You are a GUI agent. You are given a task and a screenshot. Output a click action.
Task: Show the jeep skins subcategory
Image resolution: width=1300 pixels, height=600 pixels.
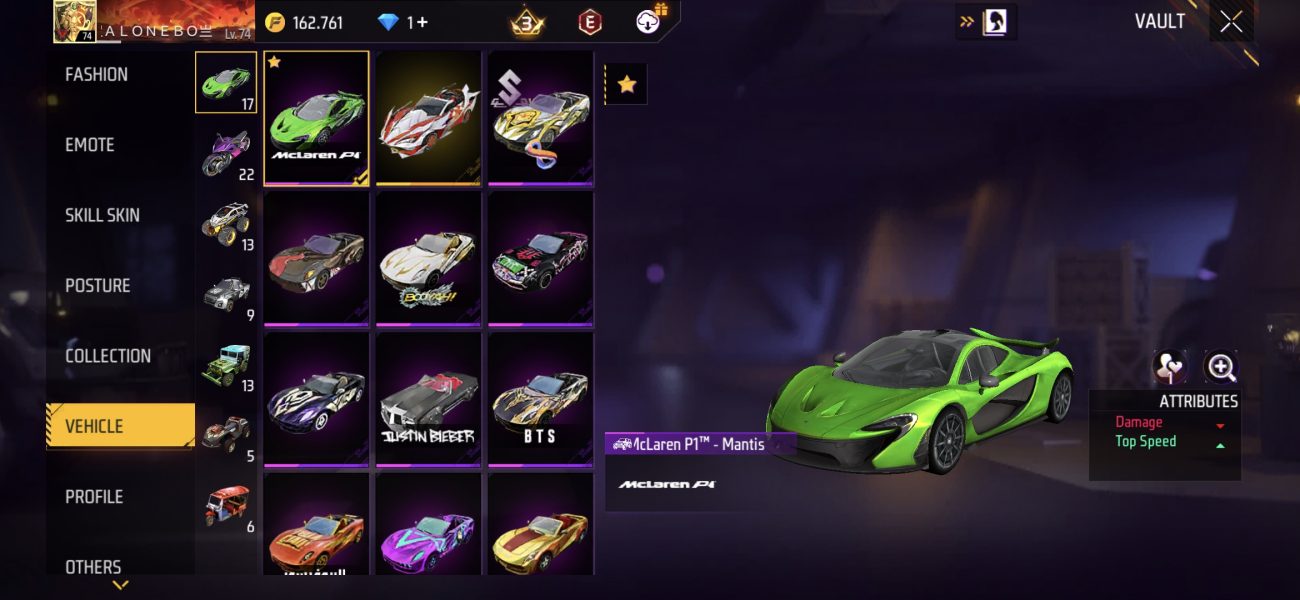[226, 365]
